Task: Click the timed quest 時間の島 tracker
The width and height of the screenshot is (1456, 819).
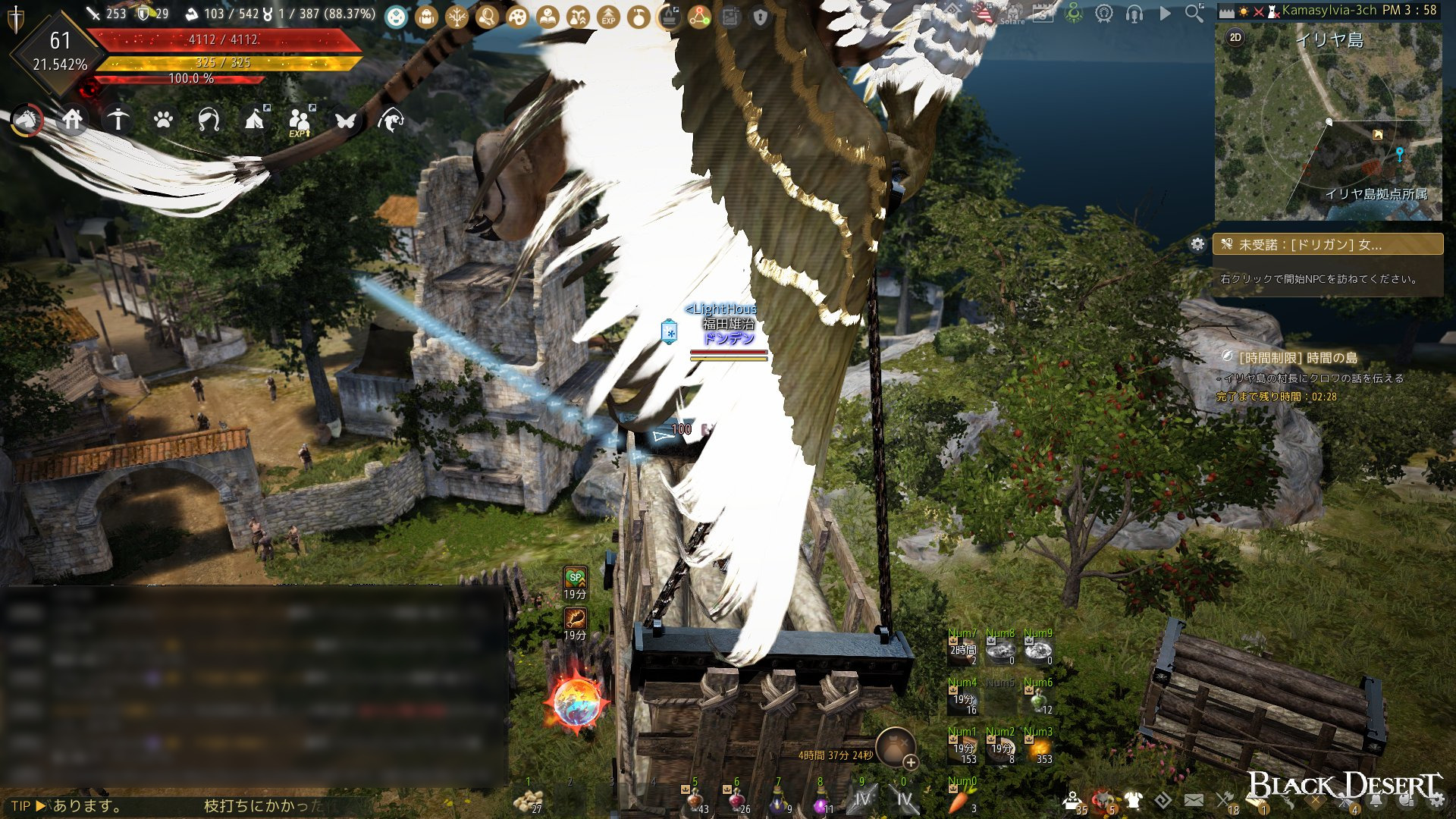Action: click(x=1298, y=357)
